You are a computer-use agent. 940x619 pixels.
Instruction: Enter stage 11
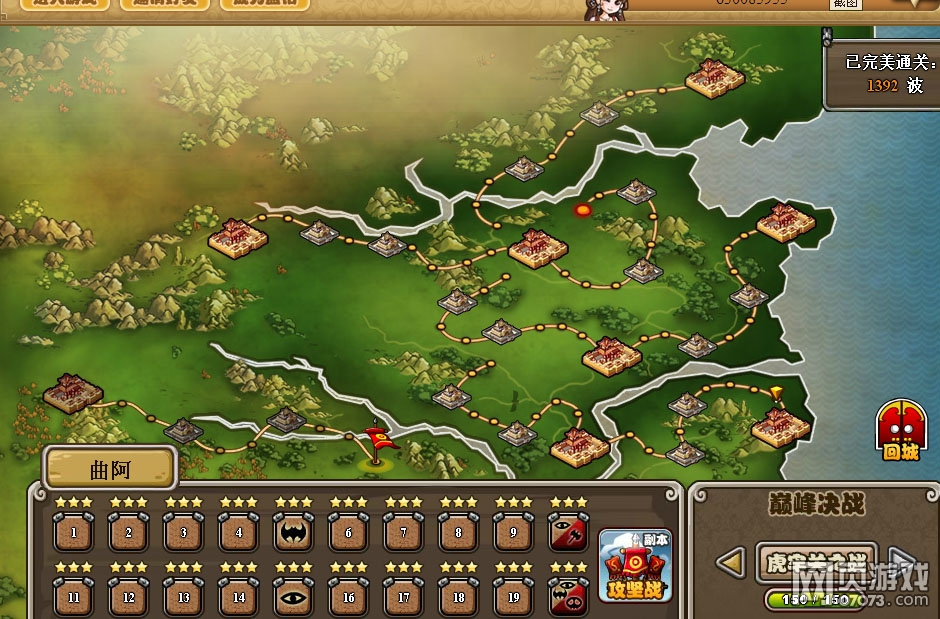74,597
